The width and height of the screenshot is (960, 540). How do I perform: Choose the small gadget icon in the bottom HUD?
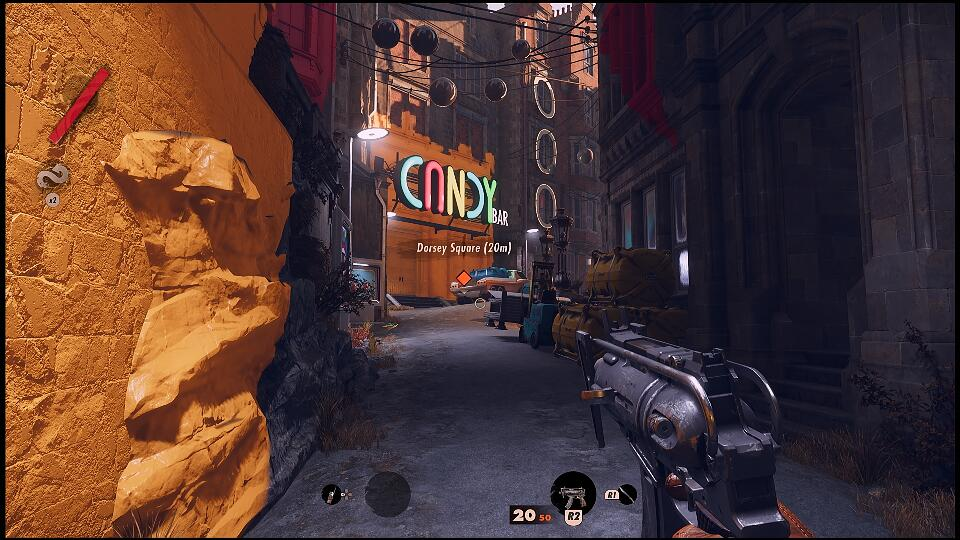331,493
